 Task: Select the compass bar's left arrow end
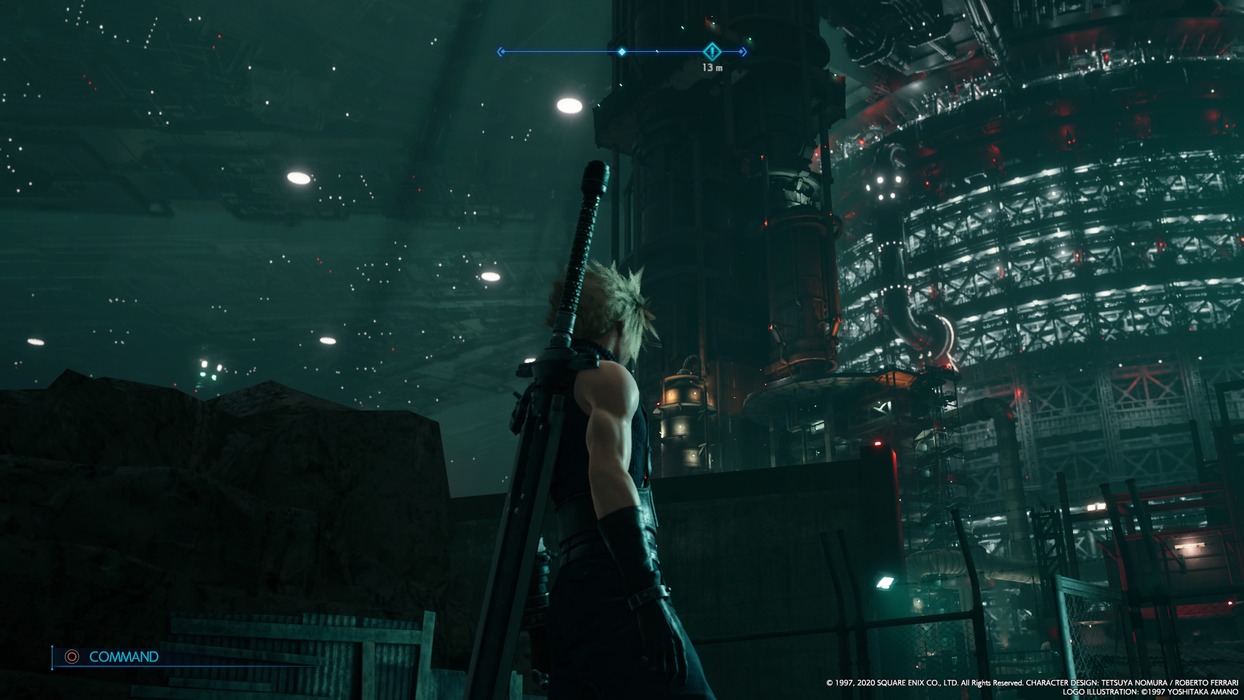click(x=500, y=52)
